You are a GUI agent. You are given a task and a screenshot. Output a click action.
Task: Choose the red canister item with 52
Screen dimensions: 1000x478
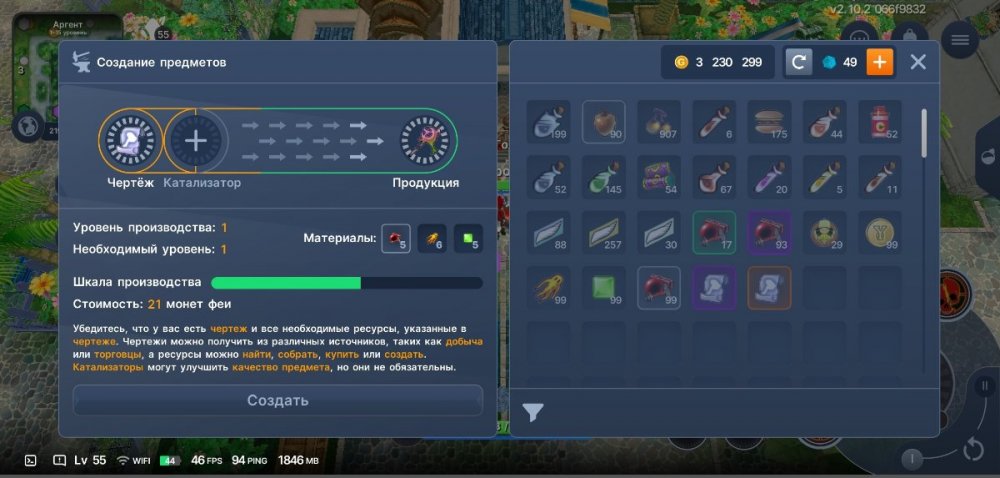coord(879,122)
